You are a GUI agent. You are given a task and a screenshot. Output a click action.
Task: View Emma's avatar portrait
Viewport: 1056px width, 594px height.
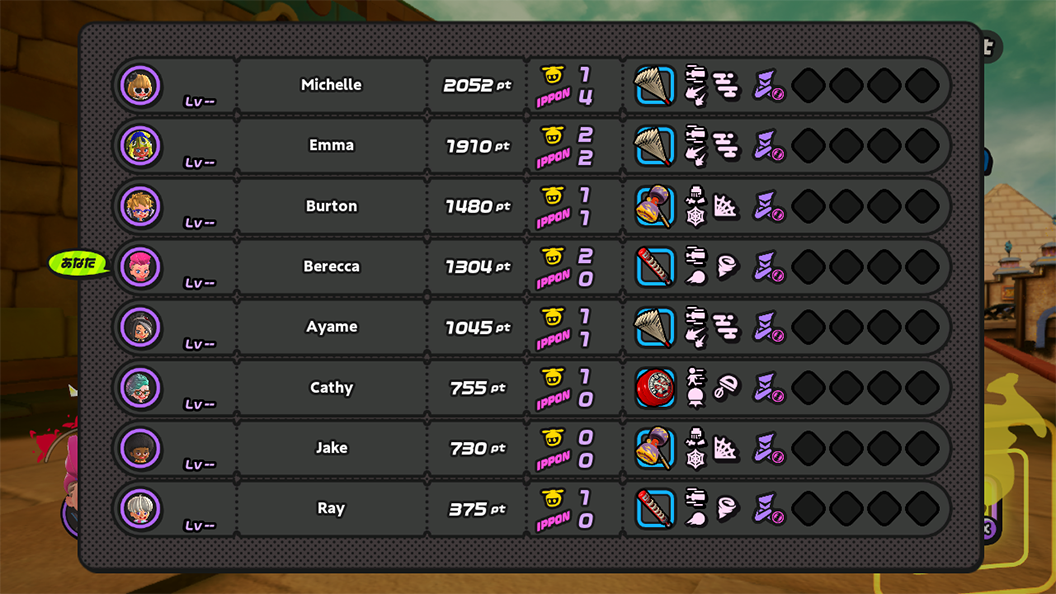(x=141, y=146)
